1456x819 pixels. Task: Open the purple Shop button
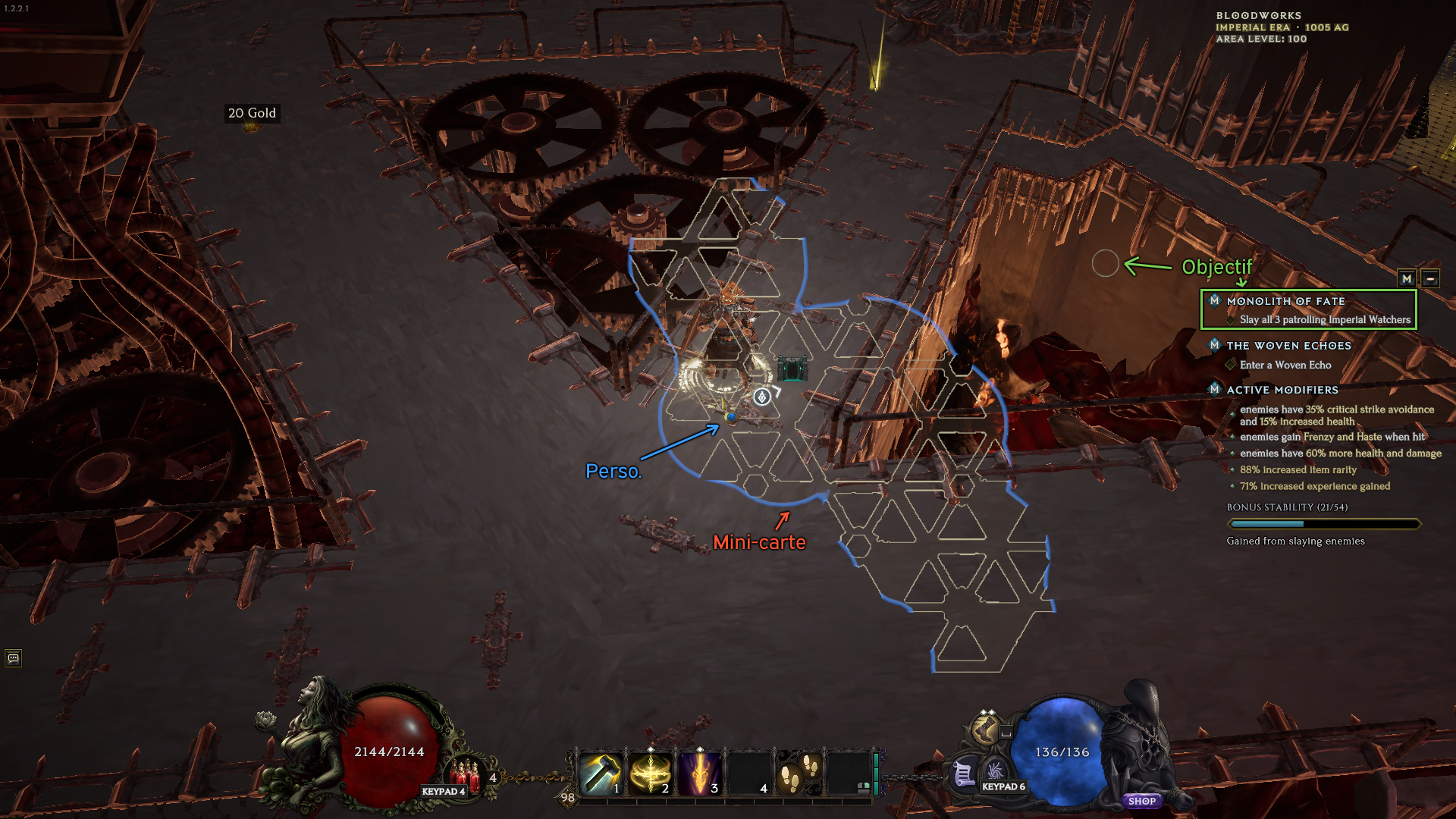(1141, 801)
